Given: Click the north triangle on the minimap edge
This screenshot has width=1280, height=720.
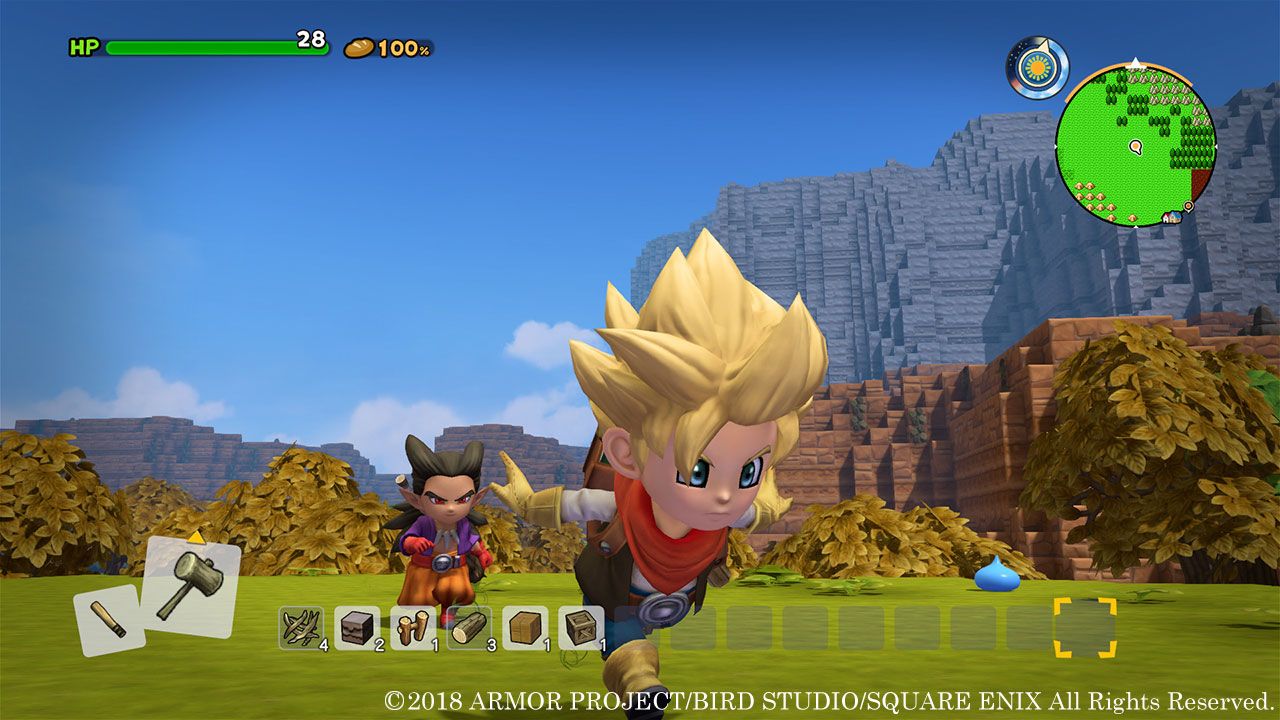Looking at the screenshot, I should (1136, 62).
